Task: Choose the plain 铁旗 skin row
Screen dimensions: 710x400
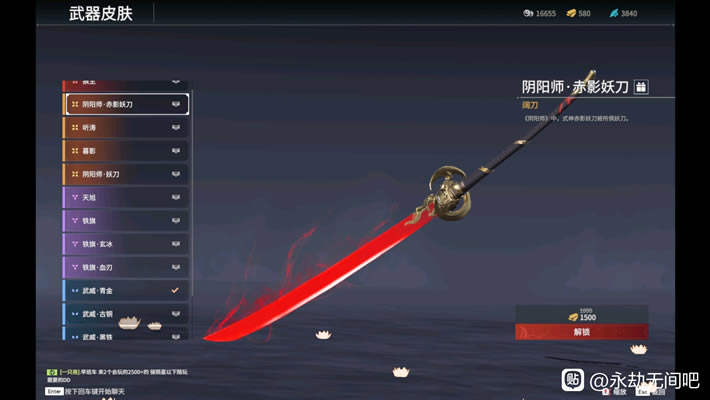Action: pos(126,220)
